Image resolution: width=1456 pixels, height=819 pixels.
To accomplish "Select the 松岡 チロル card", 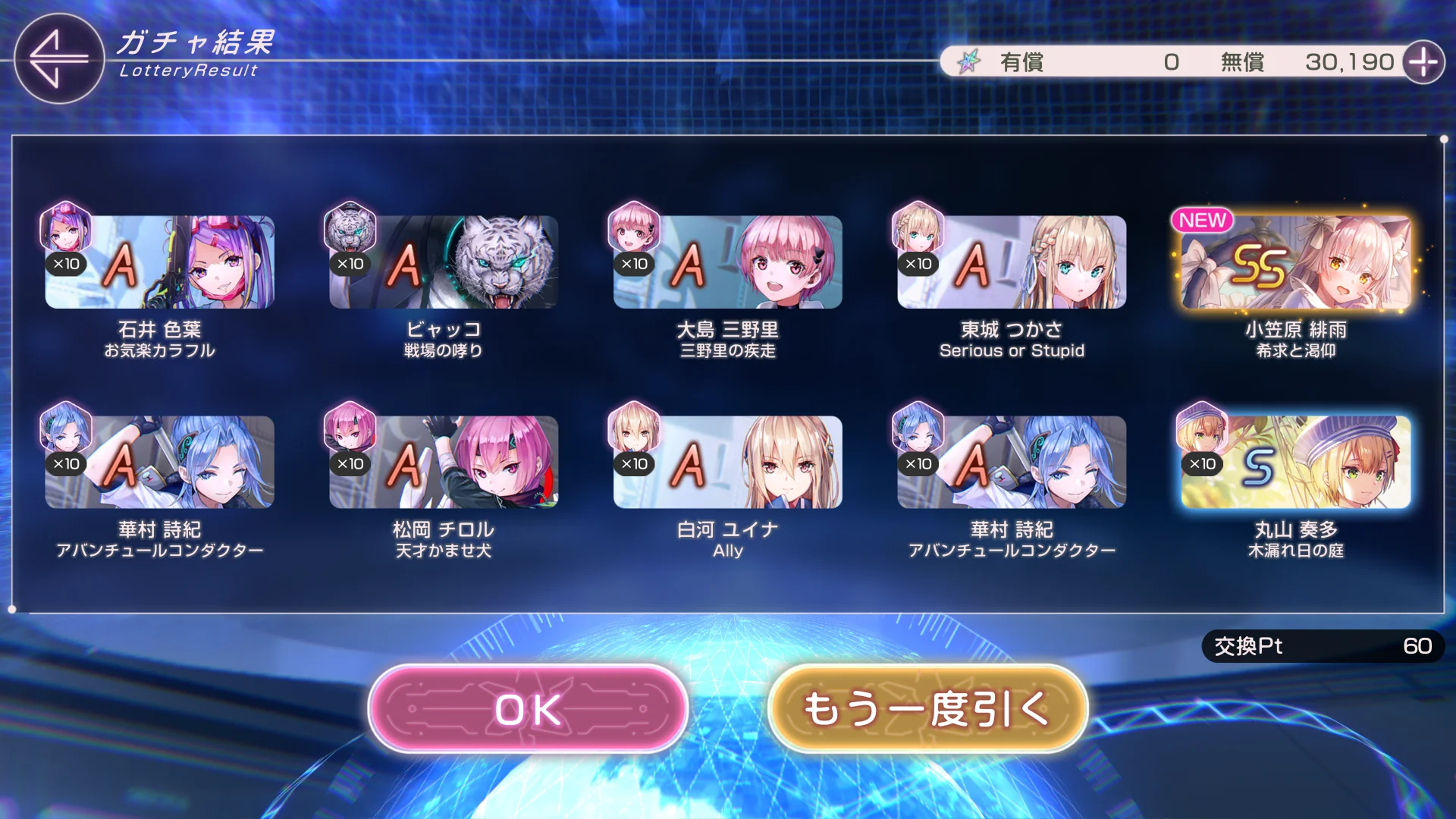I will [444, 462].
